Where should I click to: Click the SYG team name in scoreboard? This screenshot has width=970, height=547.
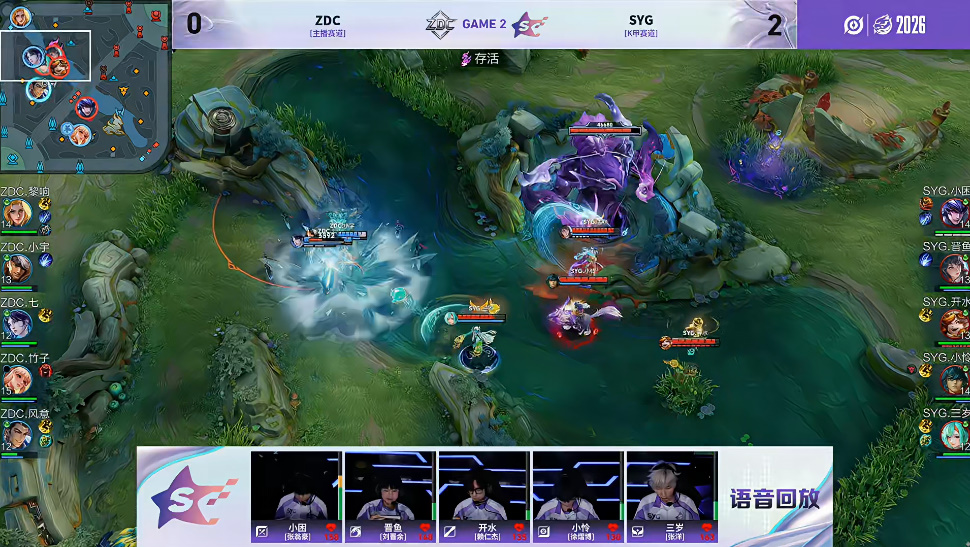[x=641, y=20]
